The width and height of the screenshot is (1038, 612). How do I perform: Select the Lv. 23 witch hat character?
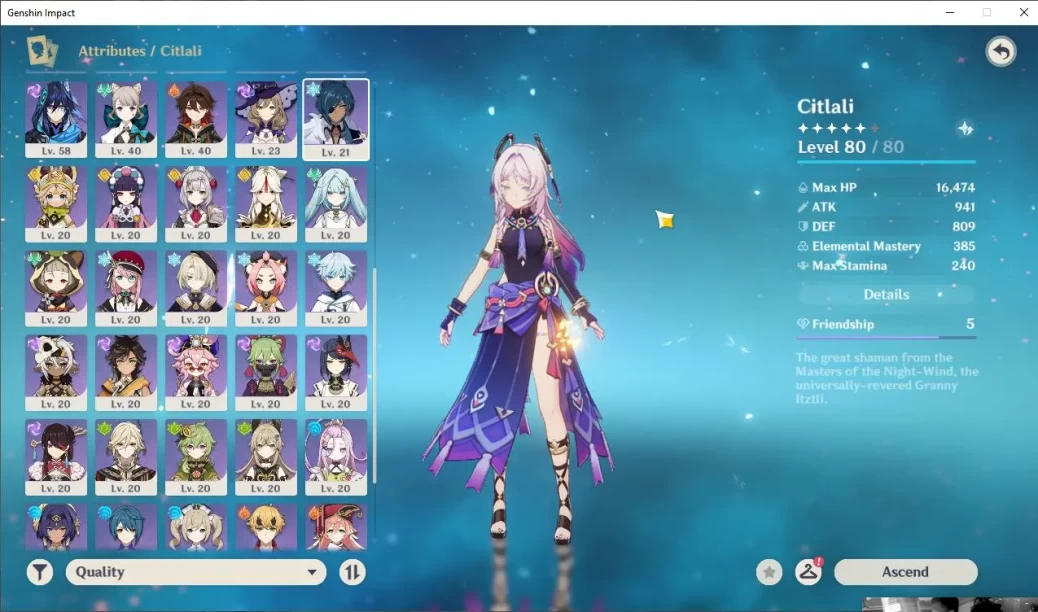pyautogui.click(x=266, y=119)
